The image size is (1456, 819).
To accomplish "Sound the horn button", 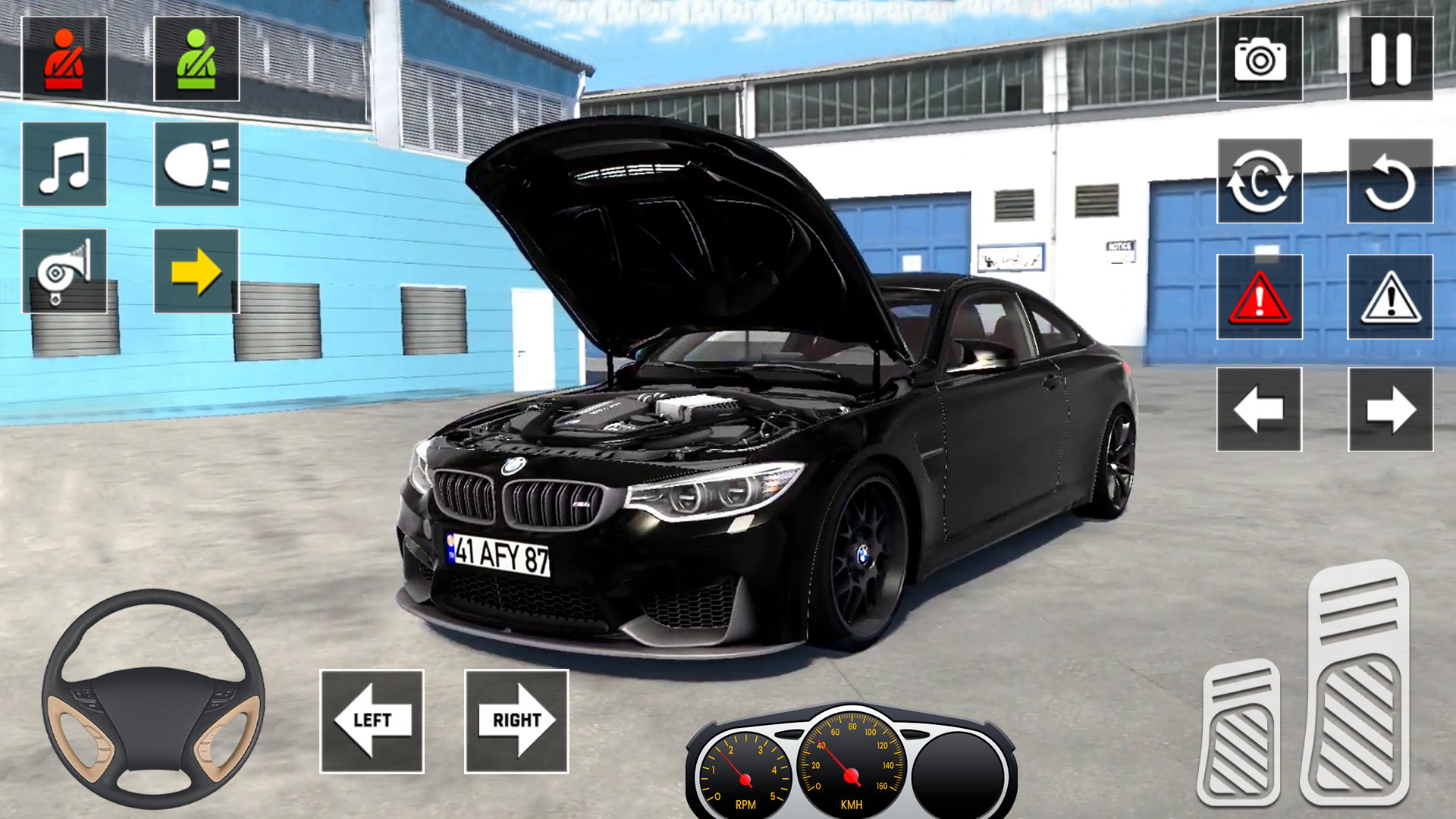I will coord(64,271).
